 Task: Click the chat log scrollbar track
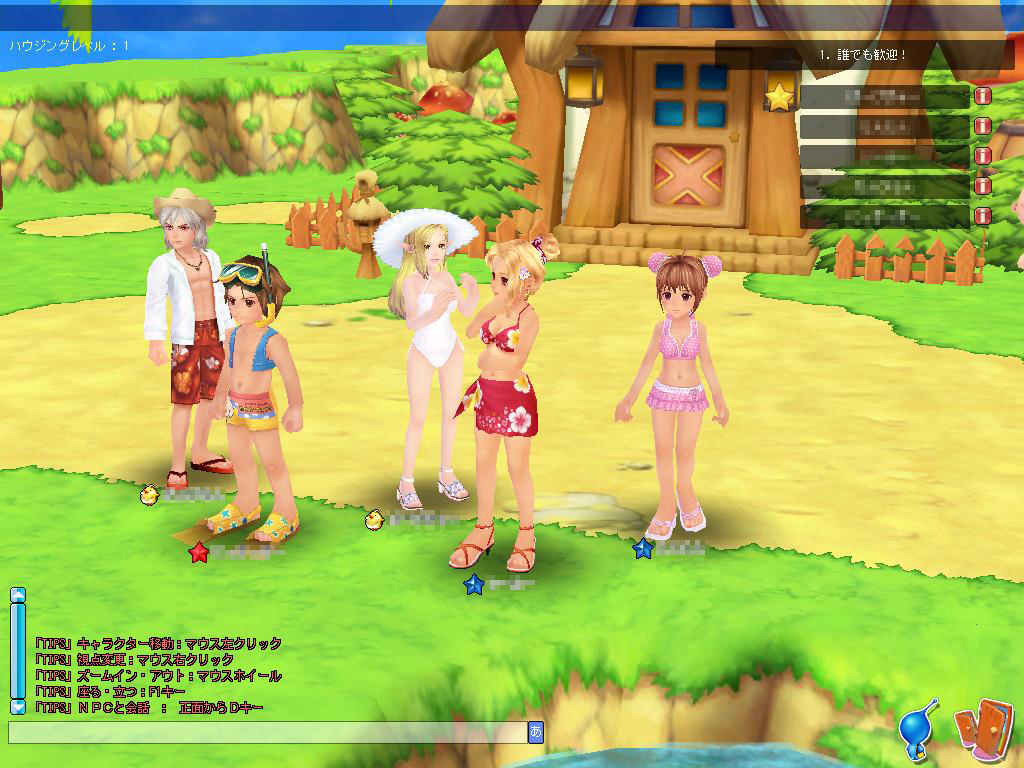click(17, 650)
